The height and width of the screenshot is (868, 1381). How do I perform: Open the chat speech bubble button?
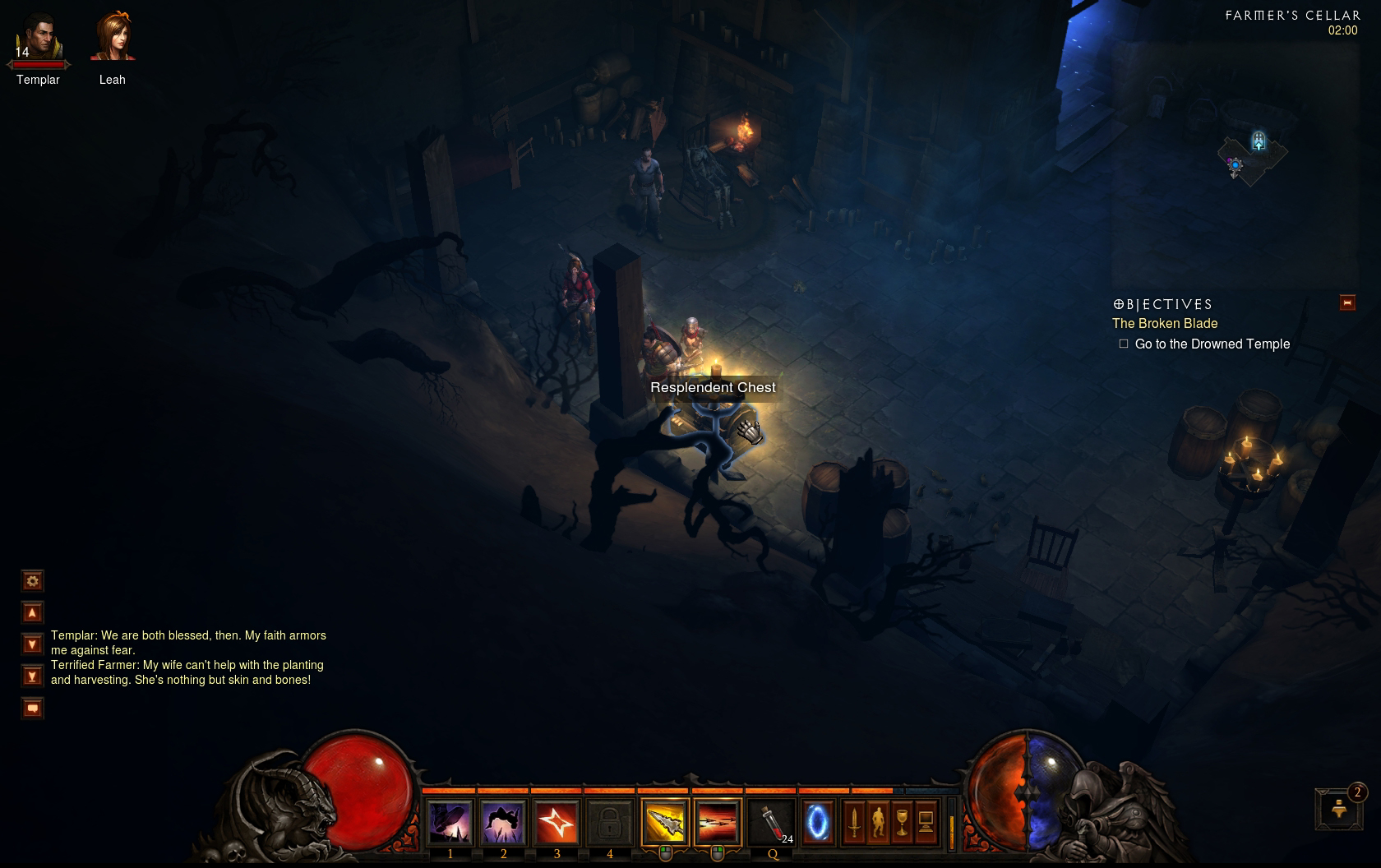point(32,708)
